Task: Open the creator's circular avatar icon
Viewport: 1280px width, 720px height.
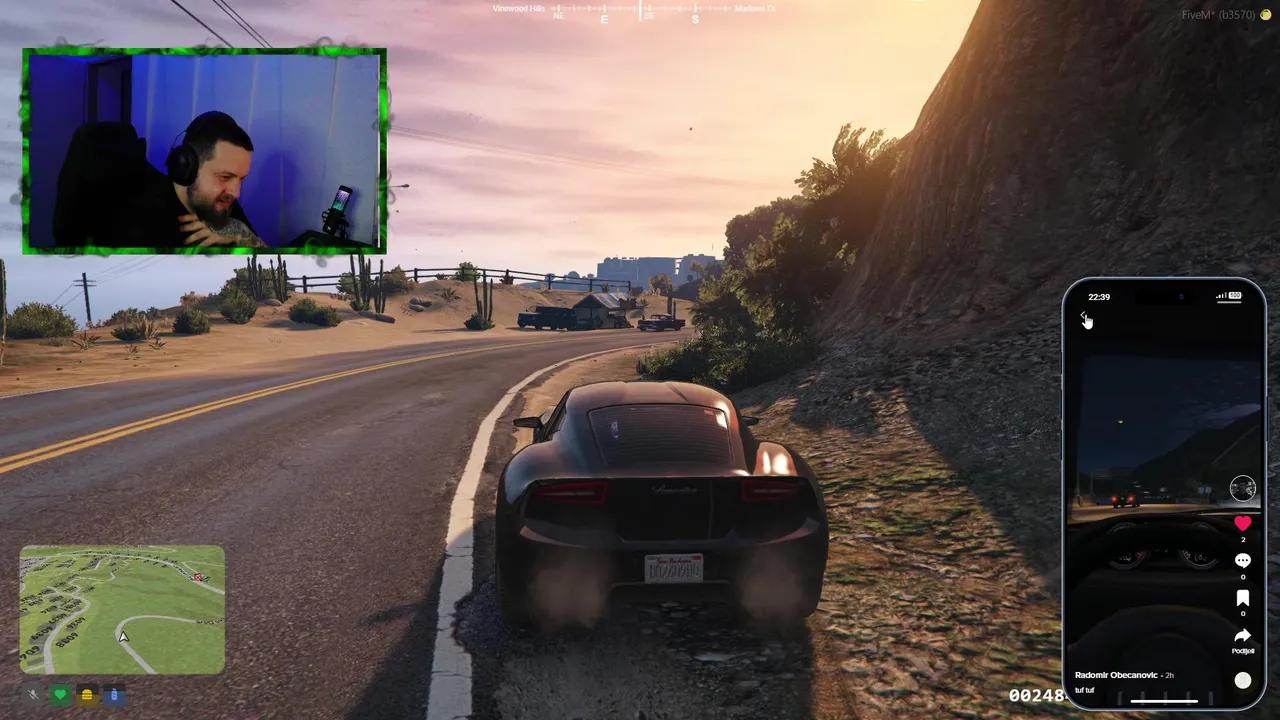Action: pyautogui.click(x=1242, y=488)
